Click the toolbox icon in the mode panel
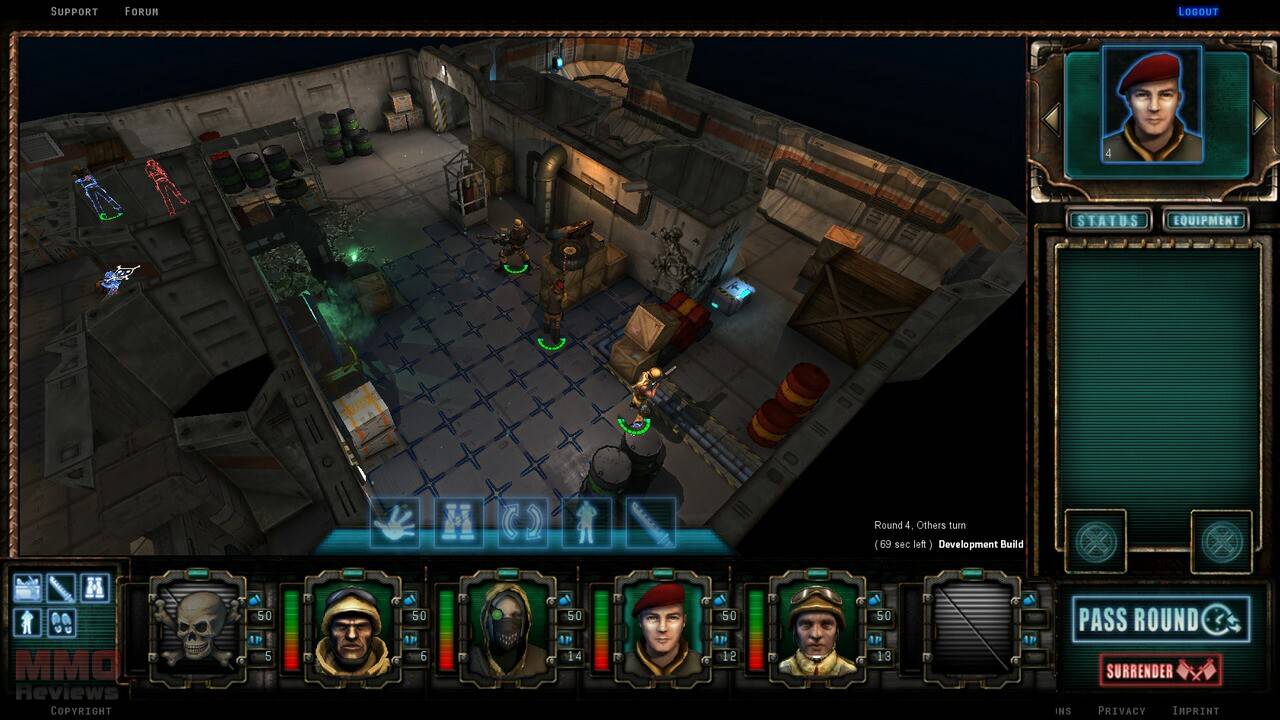The image size is (1280, 720). point(27,588)
